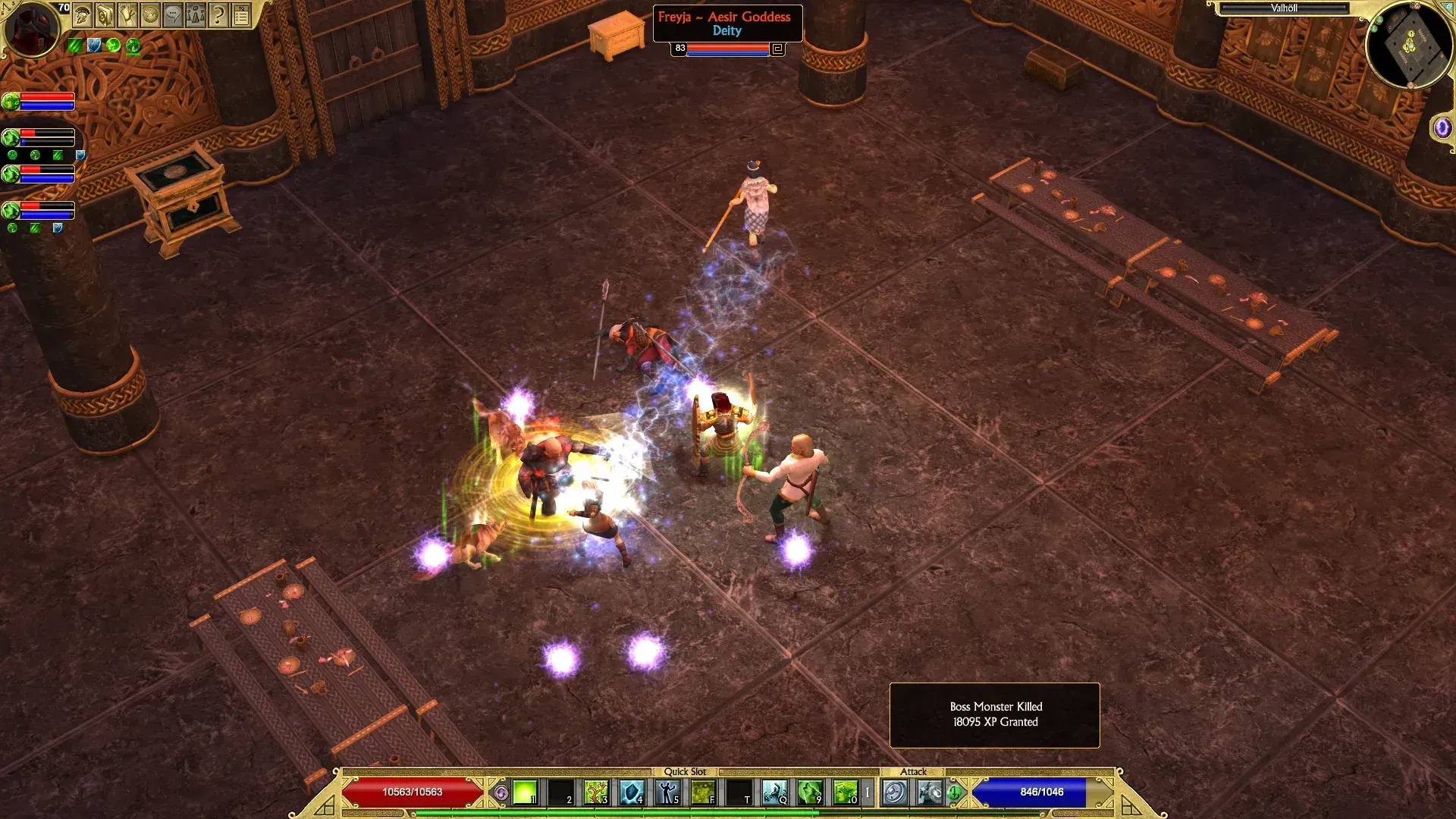Activate the blue shield skill in slot 4
Screen dimensions: 1456x819
pyautogui.click(x=632, y=792)
